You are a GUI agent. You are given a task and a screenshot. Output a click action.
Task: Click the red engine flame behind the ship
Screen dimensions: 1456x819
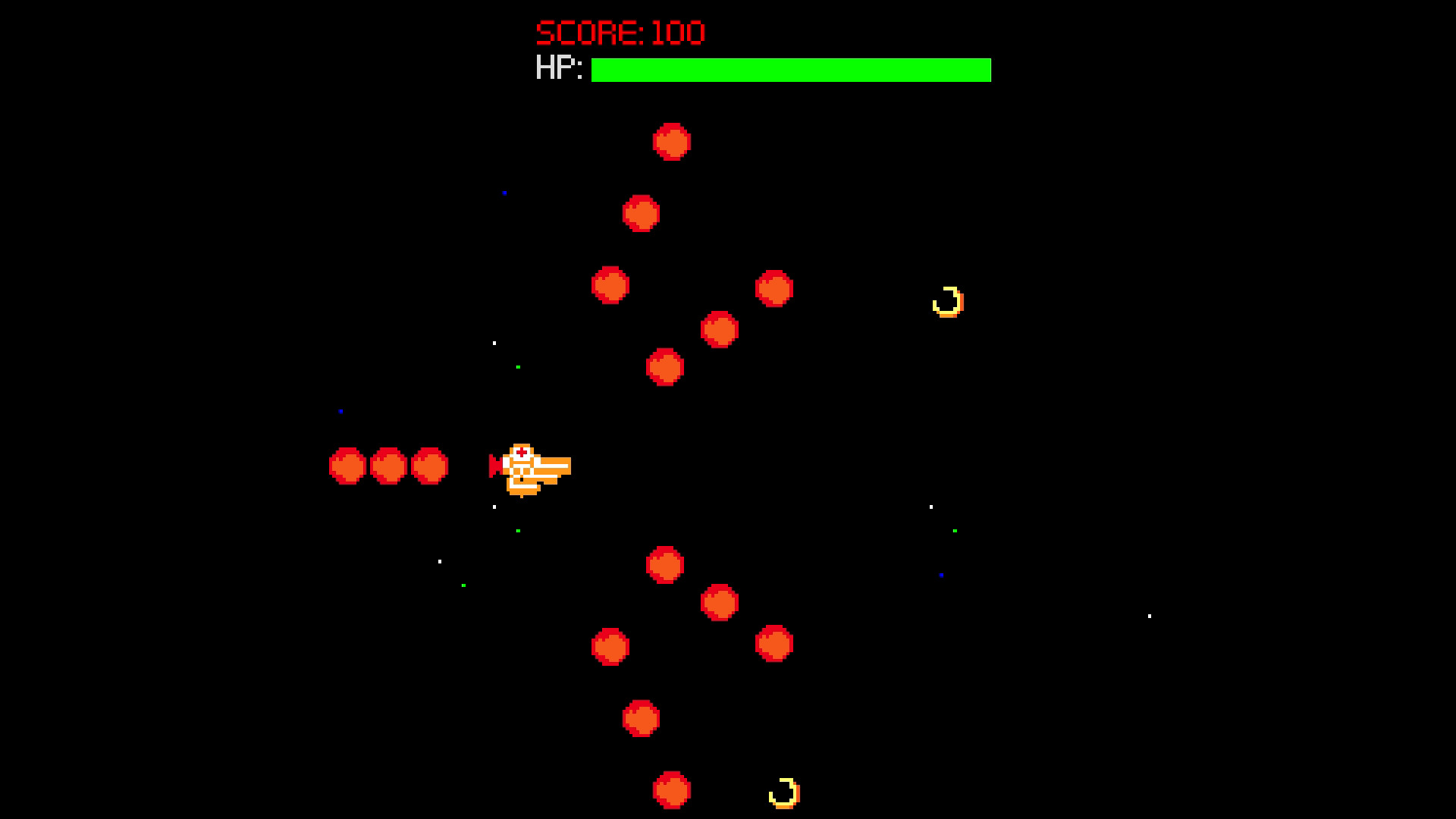tap(495, 464)
